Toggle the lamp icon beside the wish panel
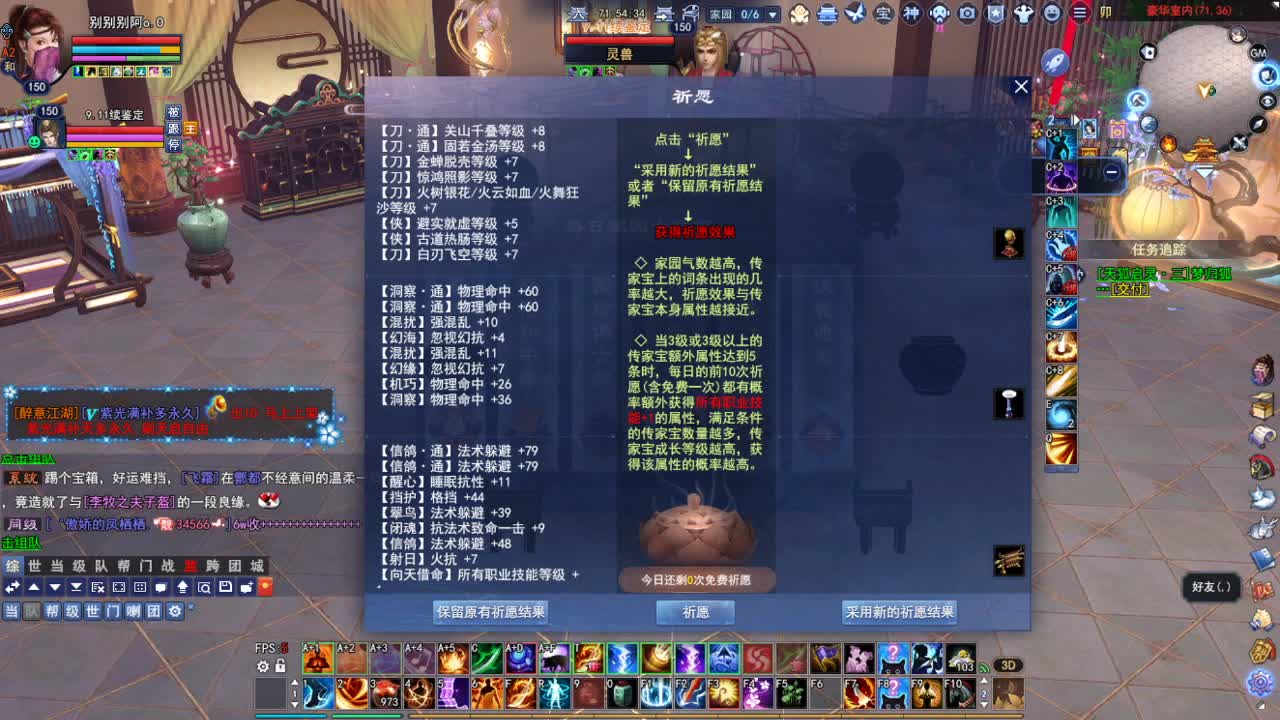 (x=1007, y=403)
